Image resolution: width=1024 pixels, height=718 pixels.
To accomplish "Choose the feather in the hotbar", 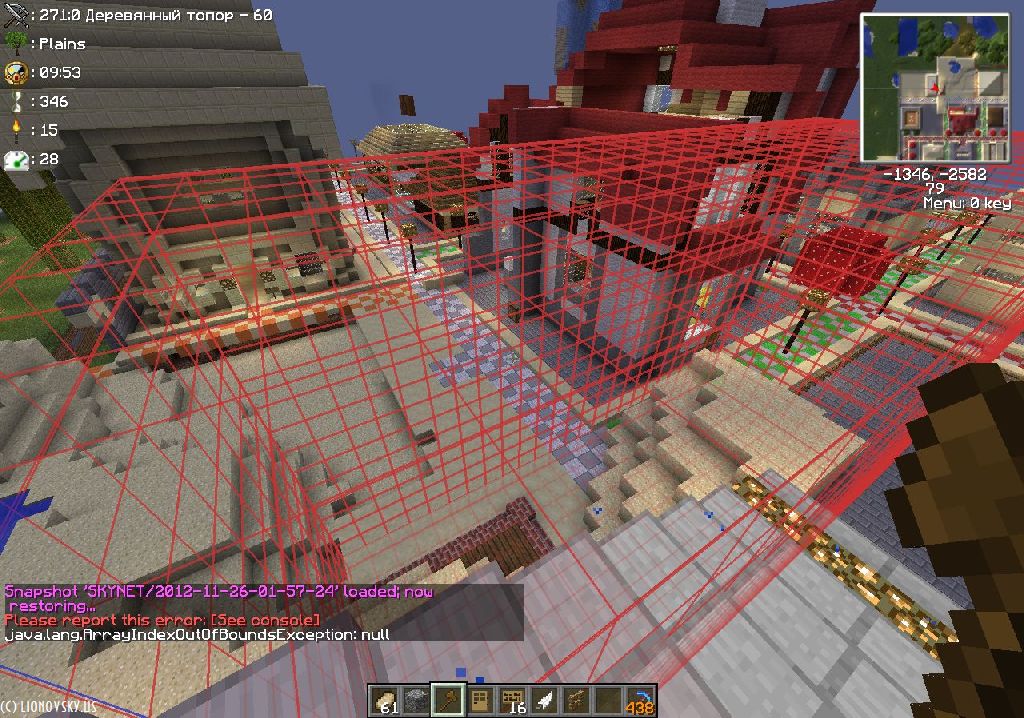I will (x=543, y=700).
